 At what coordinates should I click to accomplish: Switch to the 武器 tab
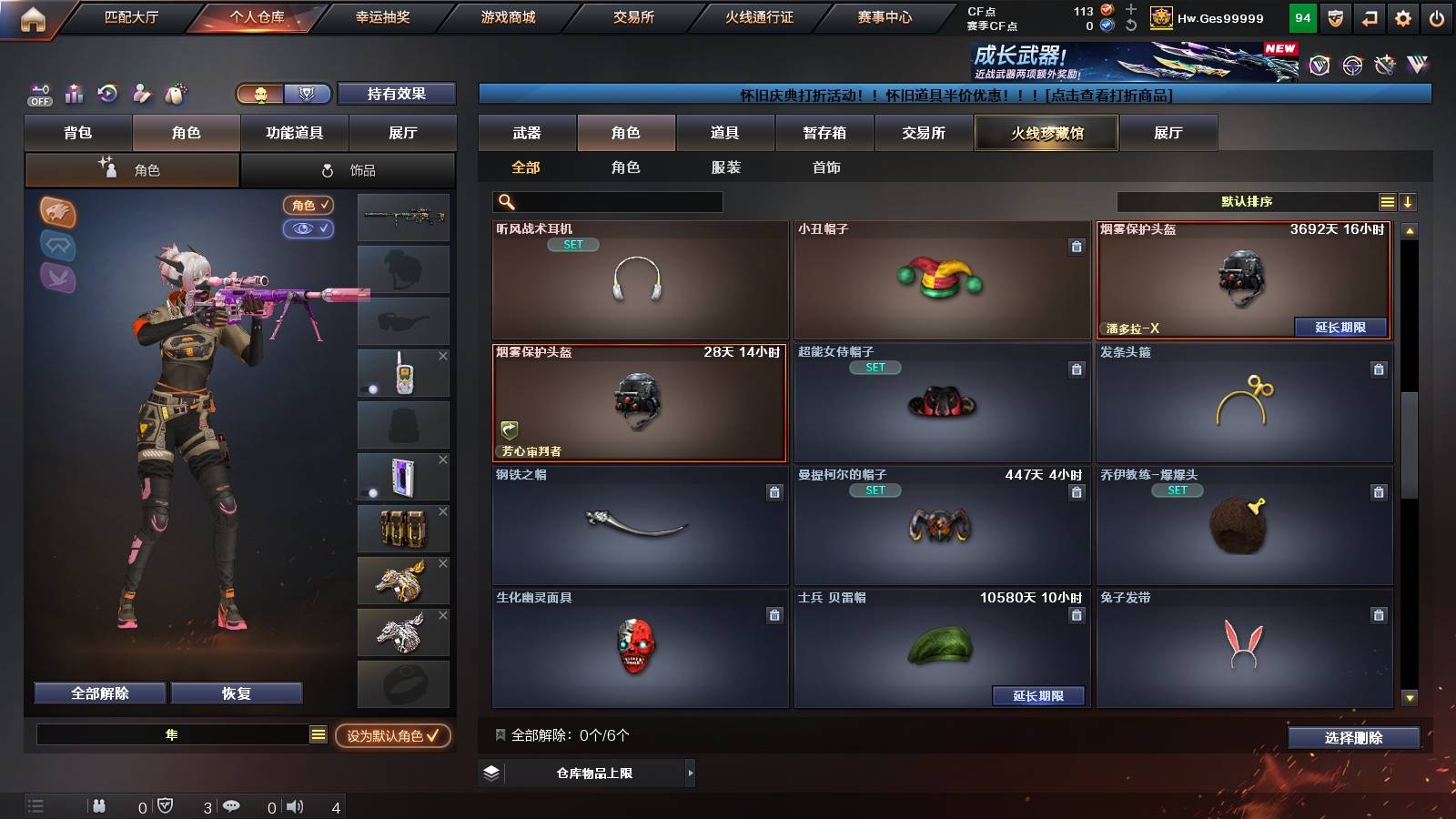point(527,133)
